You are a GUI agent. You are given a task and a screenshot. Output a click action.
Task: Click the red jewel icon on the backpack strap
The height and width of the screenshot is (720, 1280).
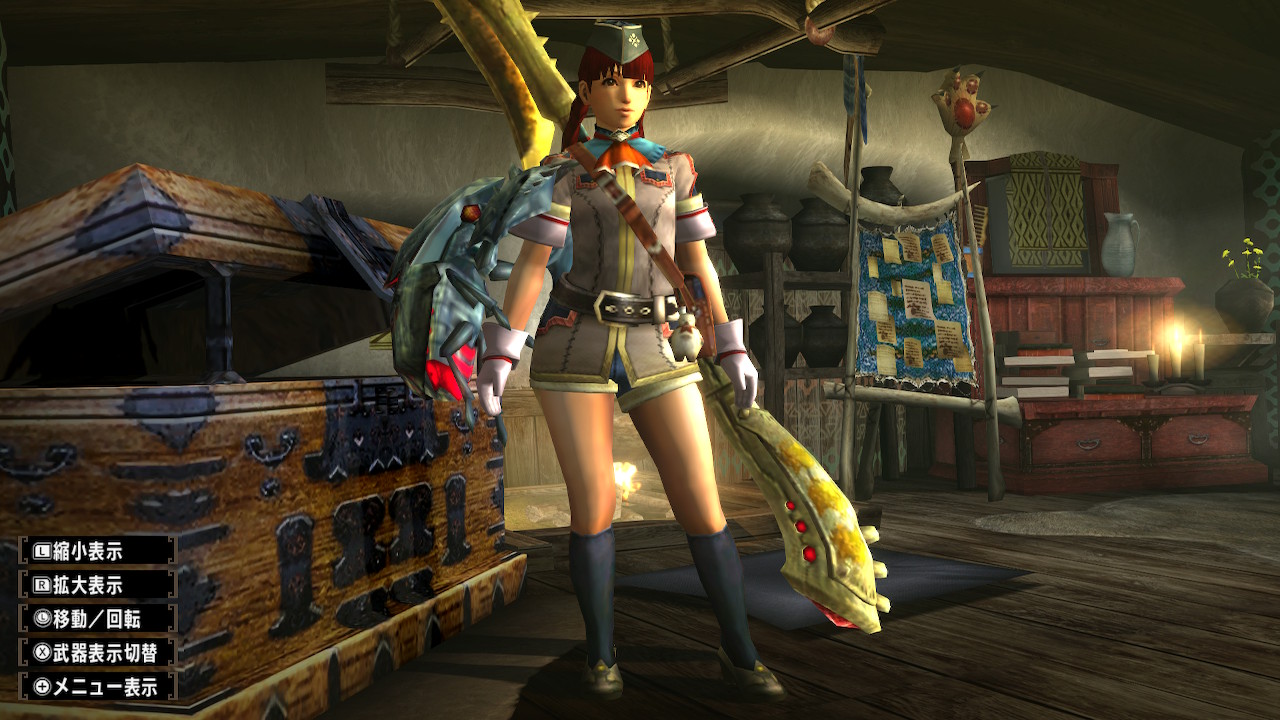tap(469, 214)
